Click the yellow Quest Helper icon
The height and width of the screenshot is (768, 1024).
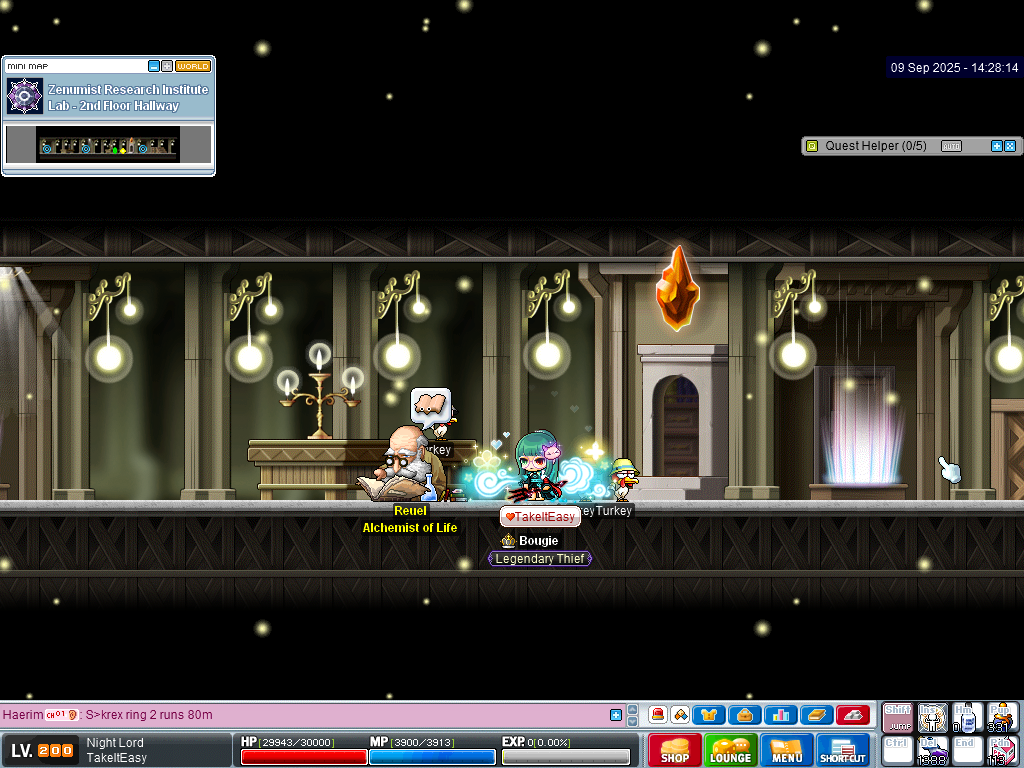point(812,146)
